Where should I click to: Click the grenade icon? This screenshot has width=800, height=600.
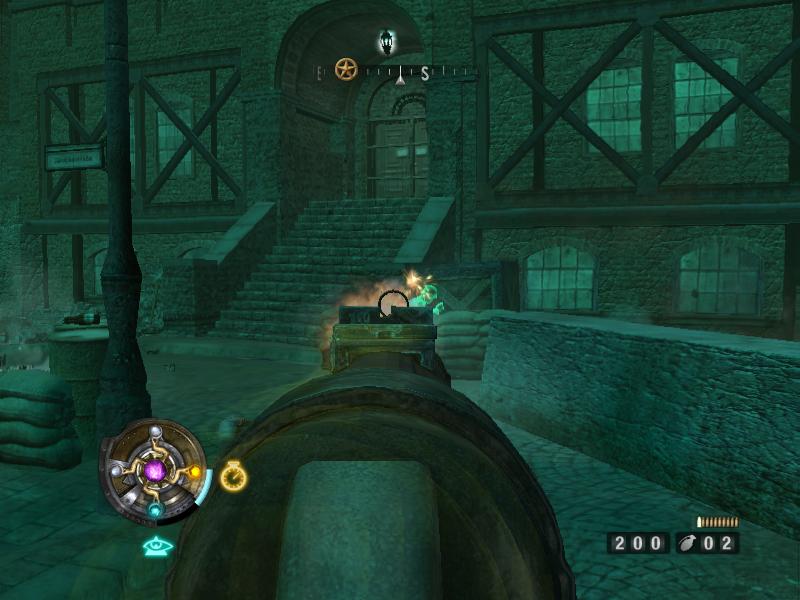(x=688, y=543)
